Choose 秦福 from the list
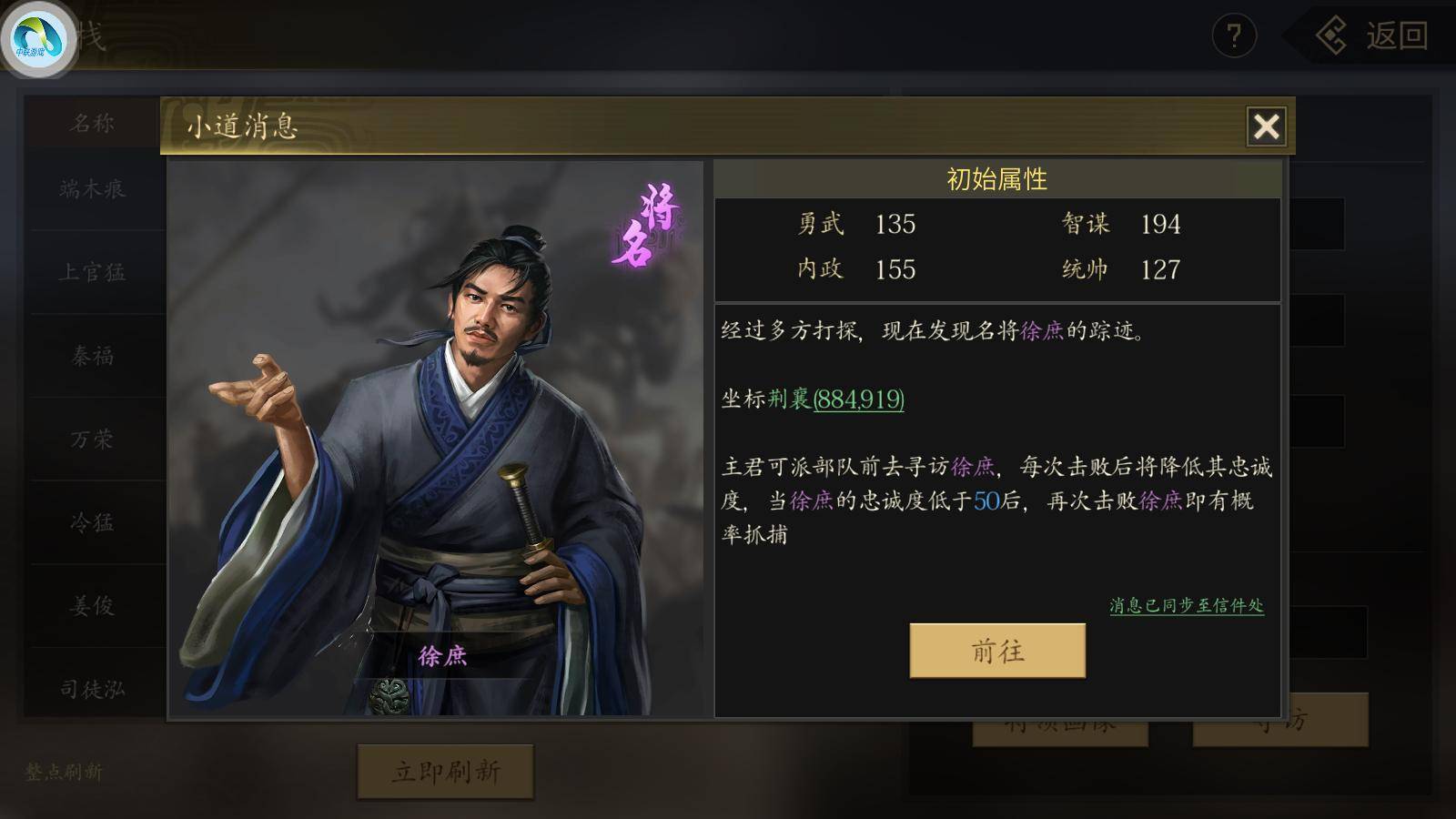1456x819 pixels. tap(92, 356)
